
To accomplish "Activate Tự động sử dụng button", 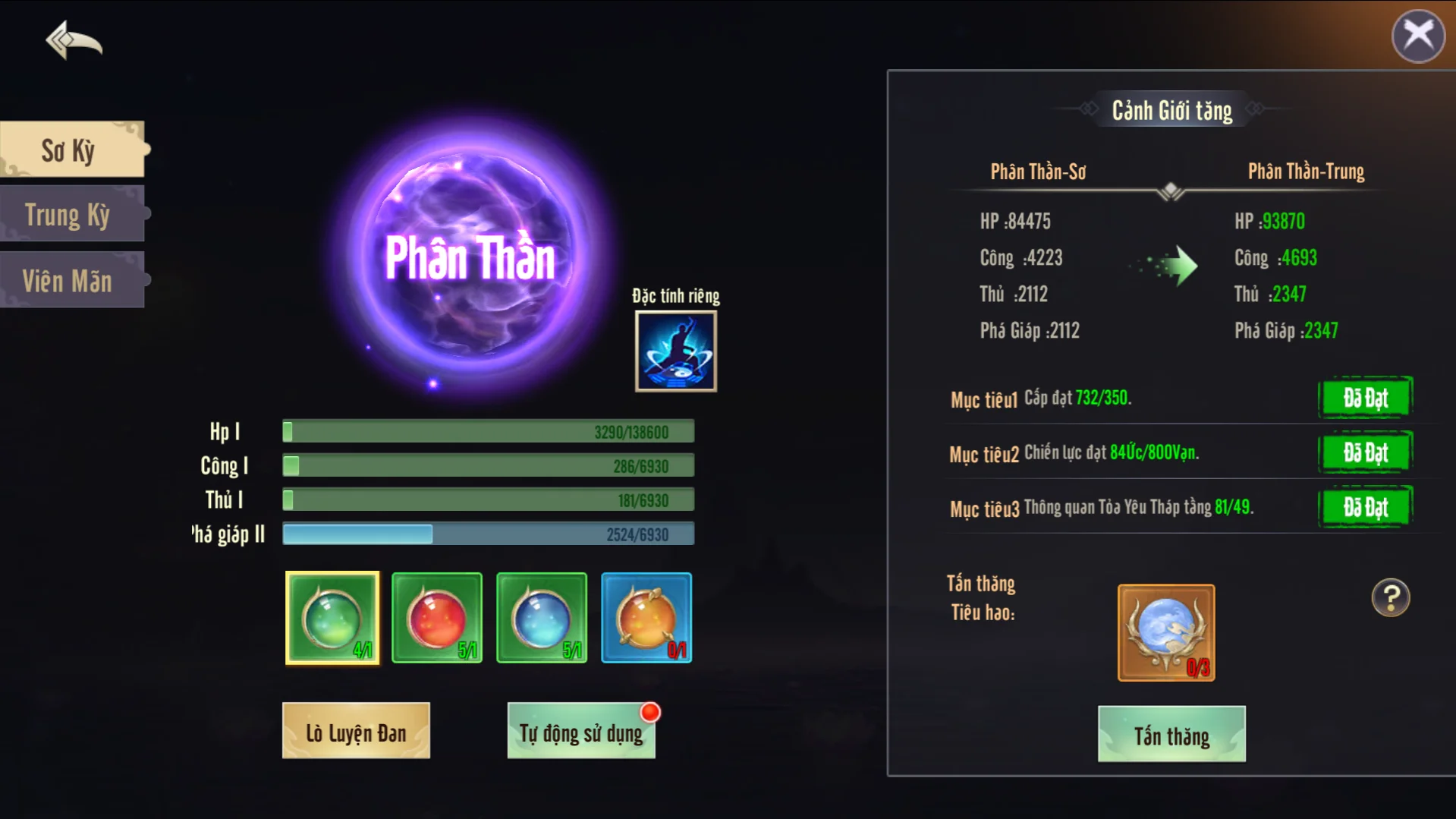I will pyautogui.click(x=581, y=732).
